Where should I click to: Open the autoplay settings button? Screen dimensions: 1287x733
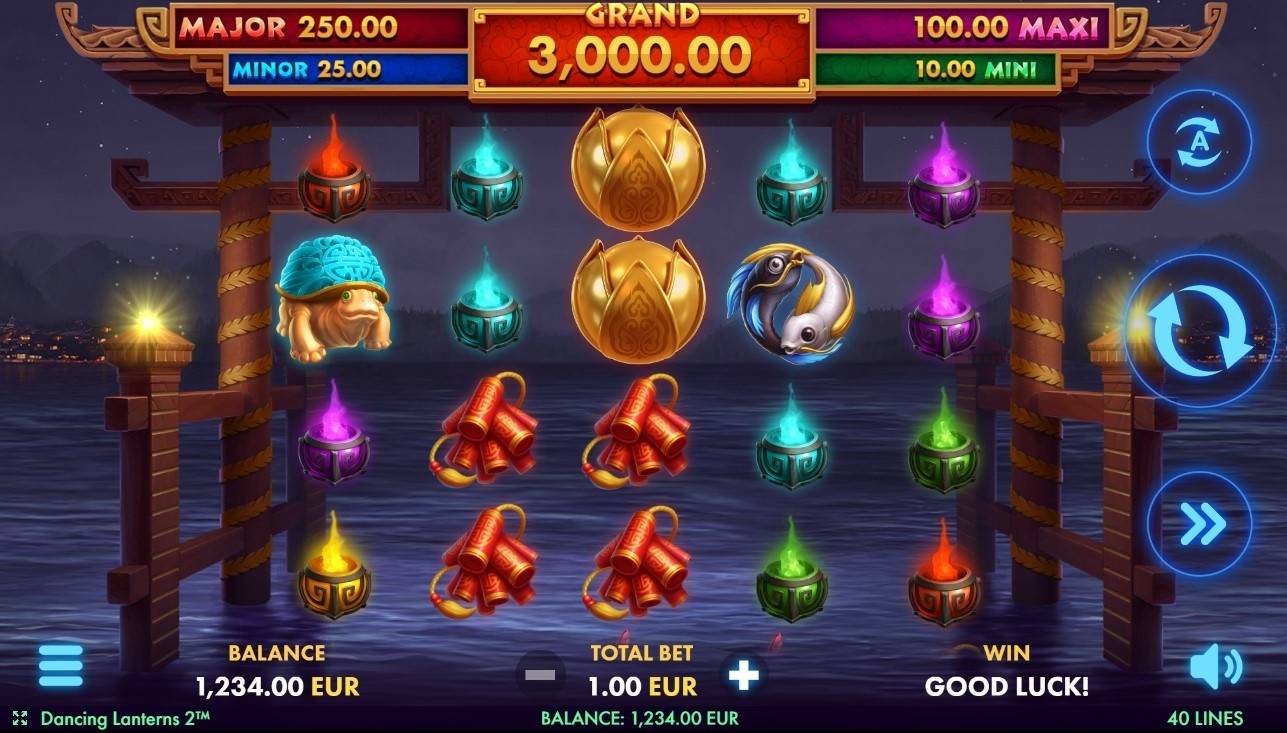coord(1199,143)
